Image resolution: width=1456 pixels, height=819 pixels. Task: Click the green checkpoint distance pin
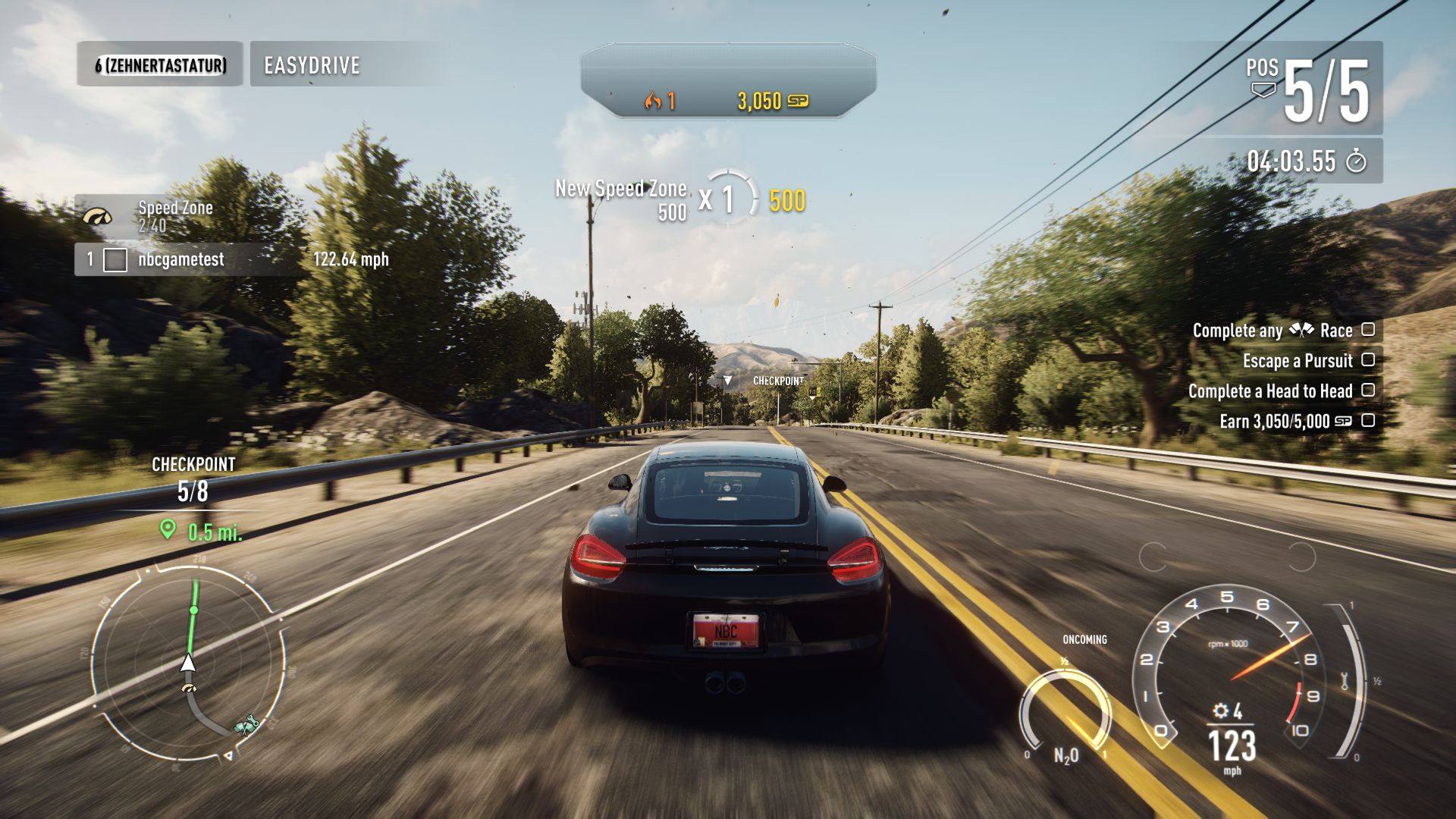[168, 530]
